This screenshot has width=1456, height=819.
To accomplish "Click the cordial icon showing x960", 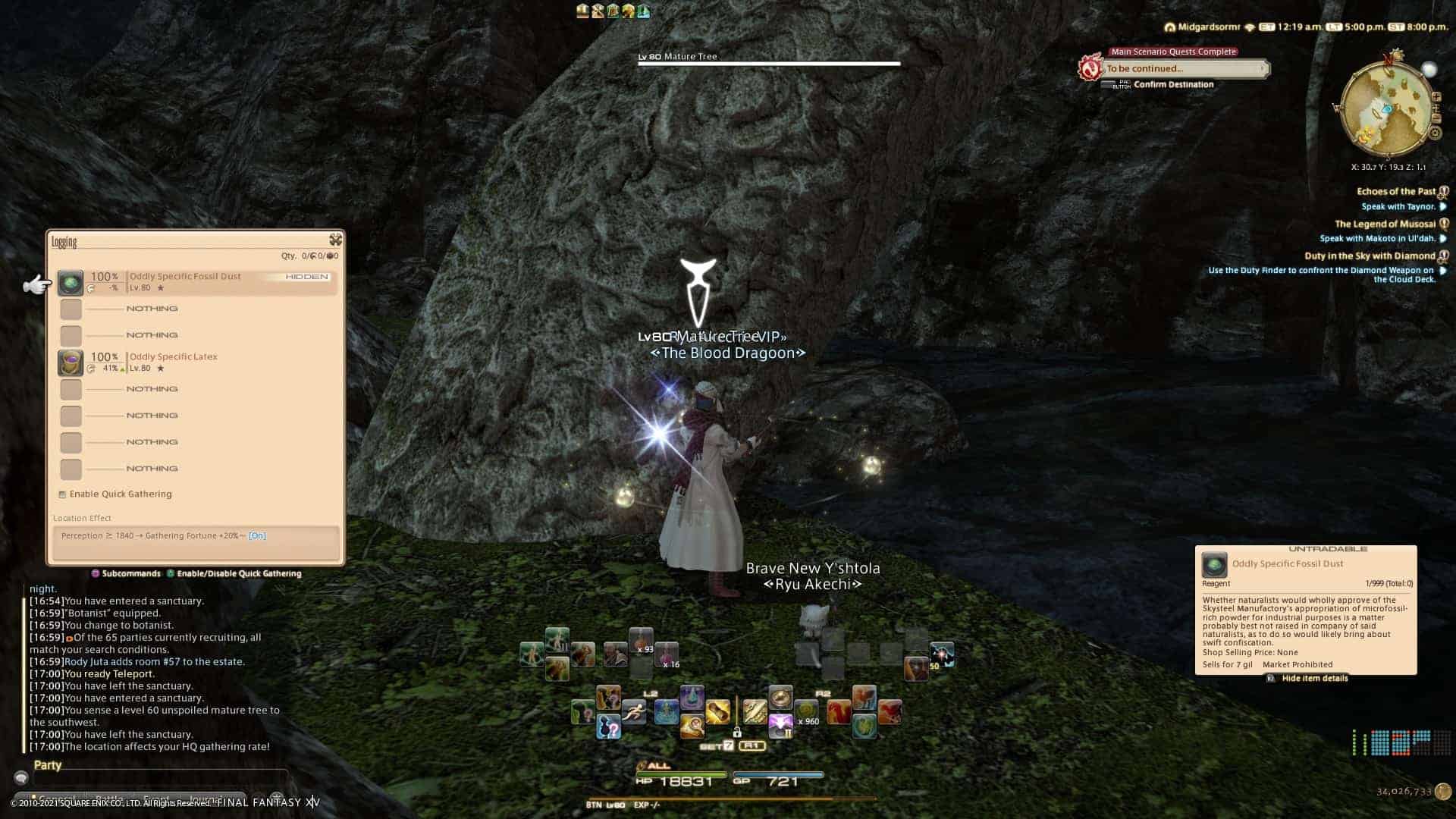I will coord(807,711).
